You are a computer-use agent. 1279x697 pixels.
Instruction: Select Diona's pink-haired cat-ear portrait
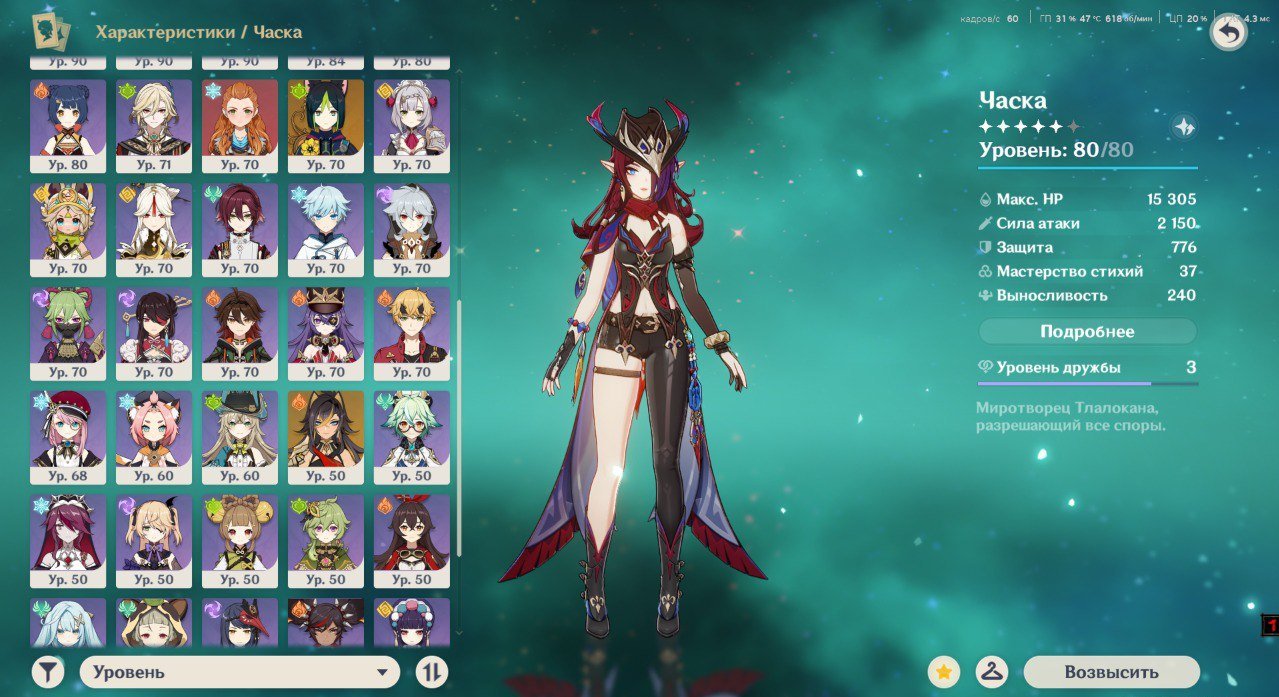[154, 437]
